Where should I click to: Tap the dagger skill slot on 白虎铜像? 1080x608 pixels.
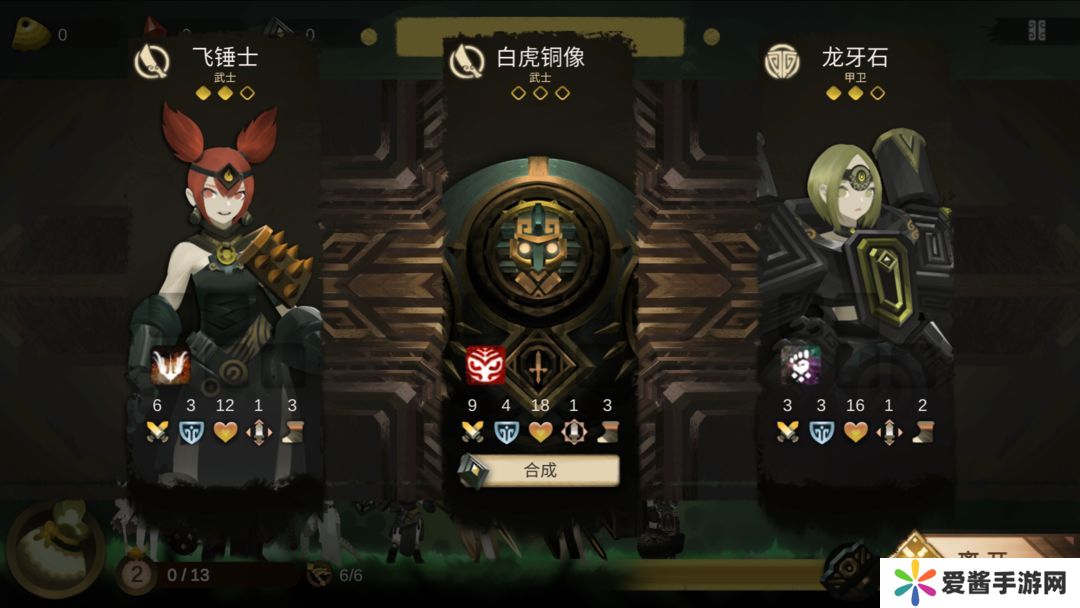click(x=539, y=368)
